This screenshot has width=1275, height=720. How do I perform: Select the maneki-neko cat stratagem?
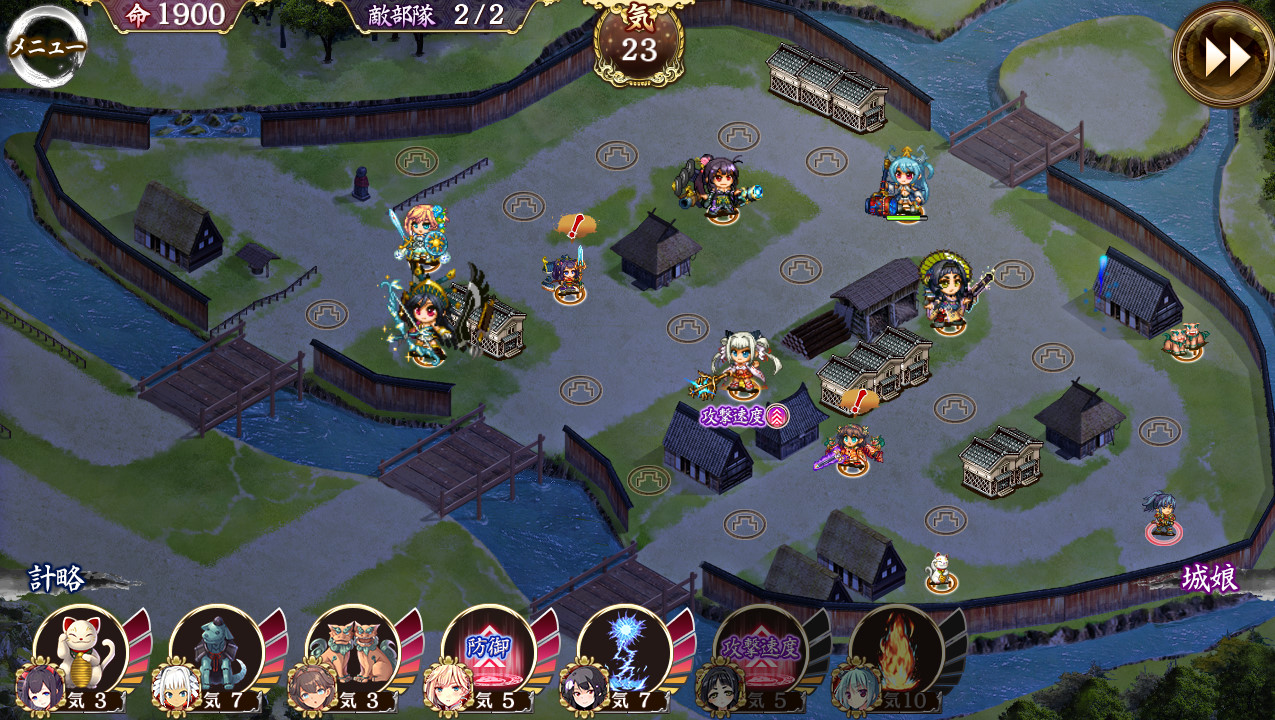pyautogui.click(x=81, y=652)
